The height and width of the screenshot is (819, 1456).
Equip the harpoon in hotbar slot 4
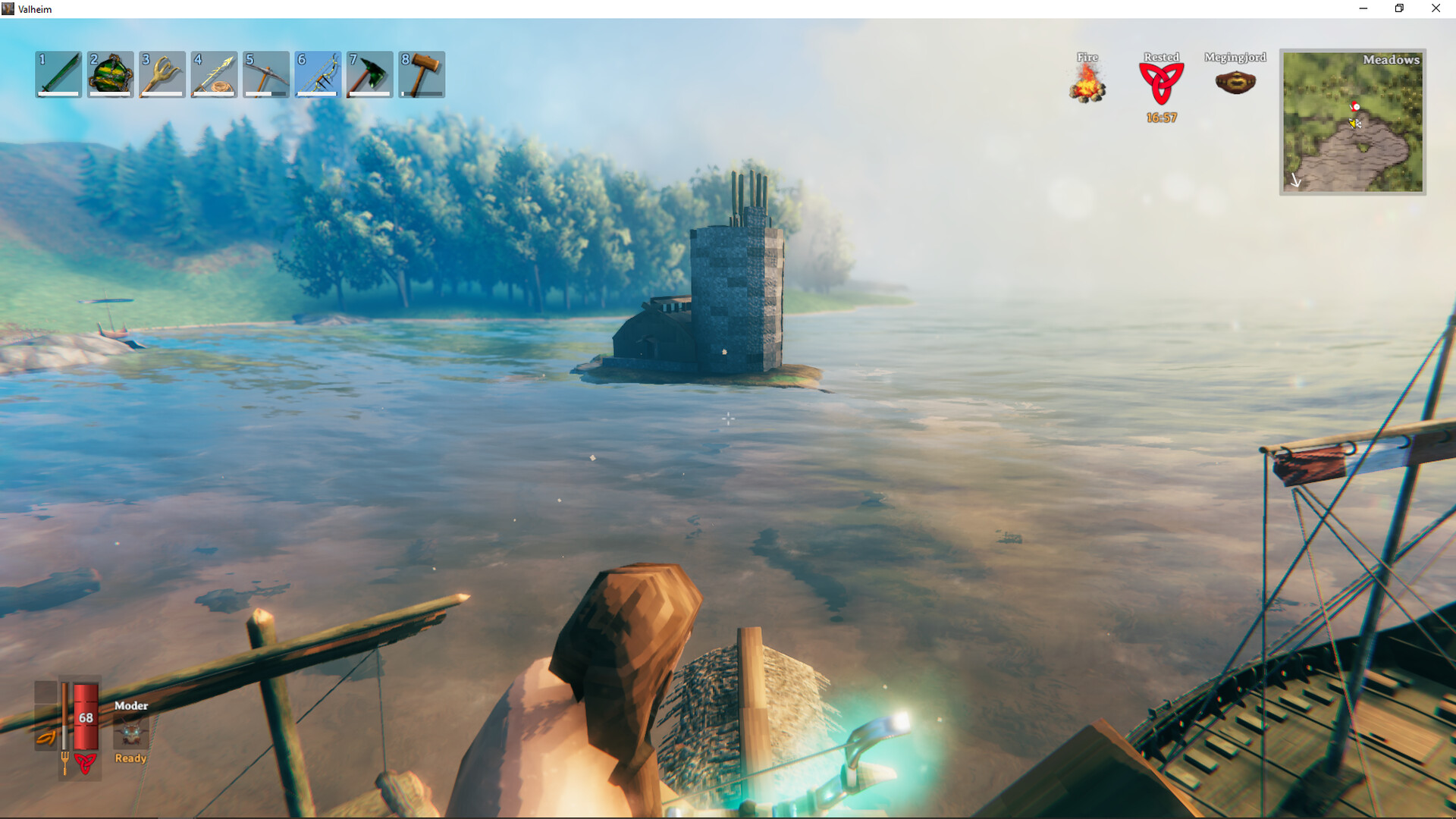[x=214, y=74]
